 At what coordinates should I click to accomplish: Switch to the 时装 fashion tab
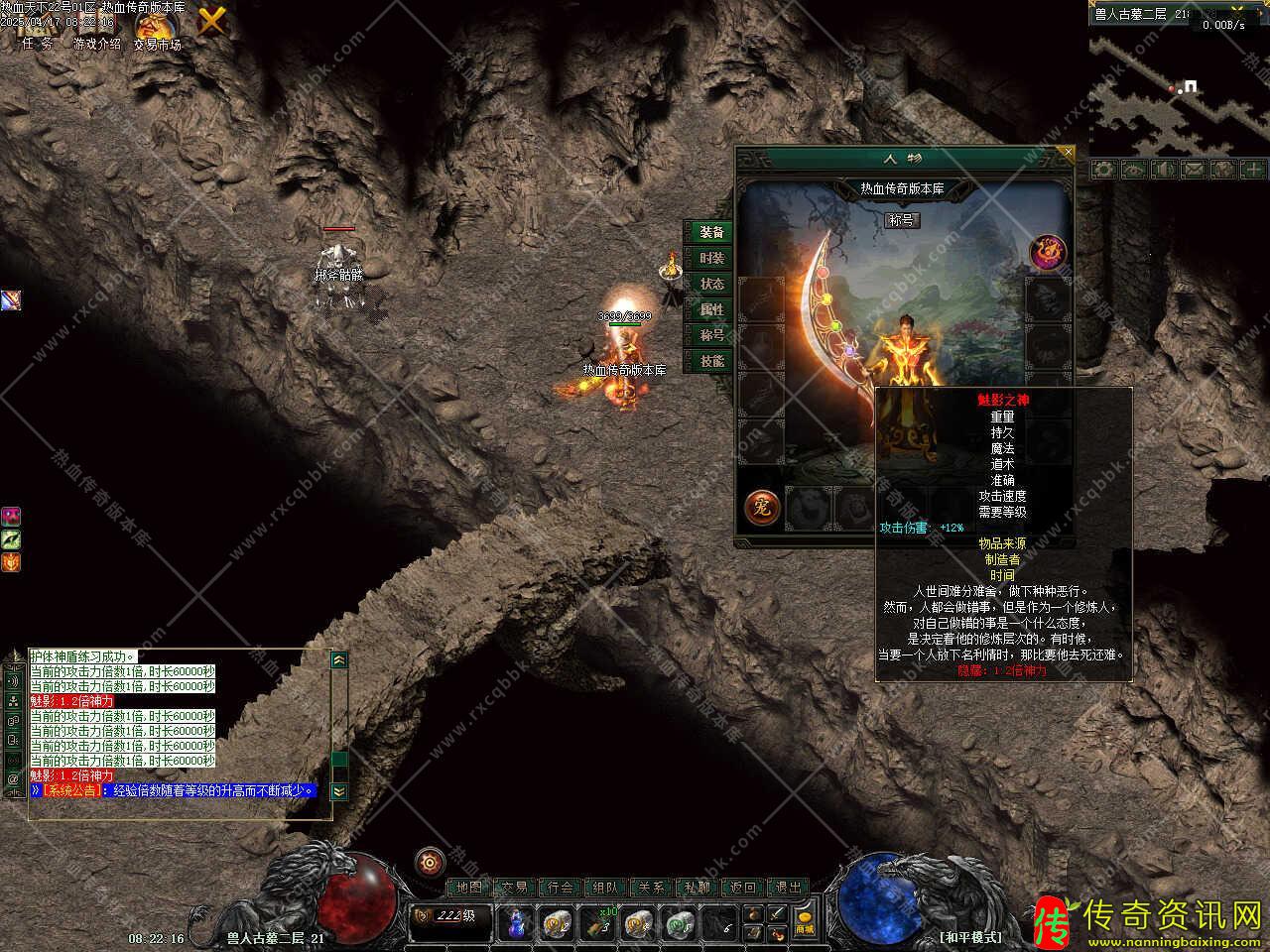[711, 258]
